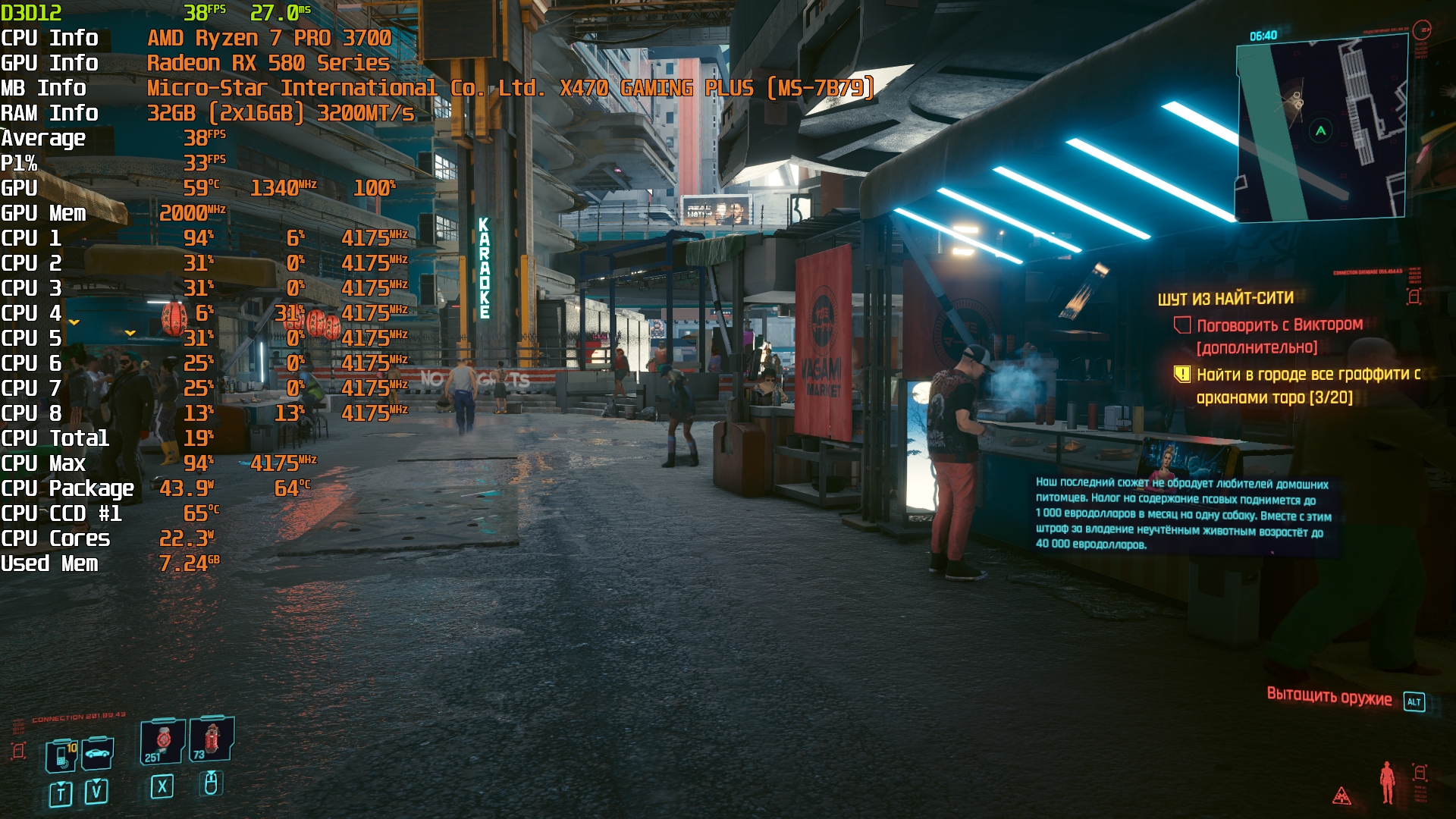This screenshot has height=819, width=1456.
Task: Click the red body silhouette stance icon
Action: click(1387, 782)
